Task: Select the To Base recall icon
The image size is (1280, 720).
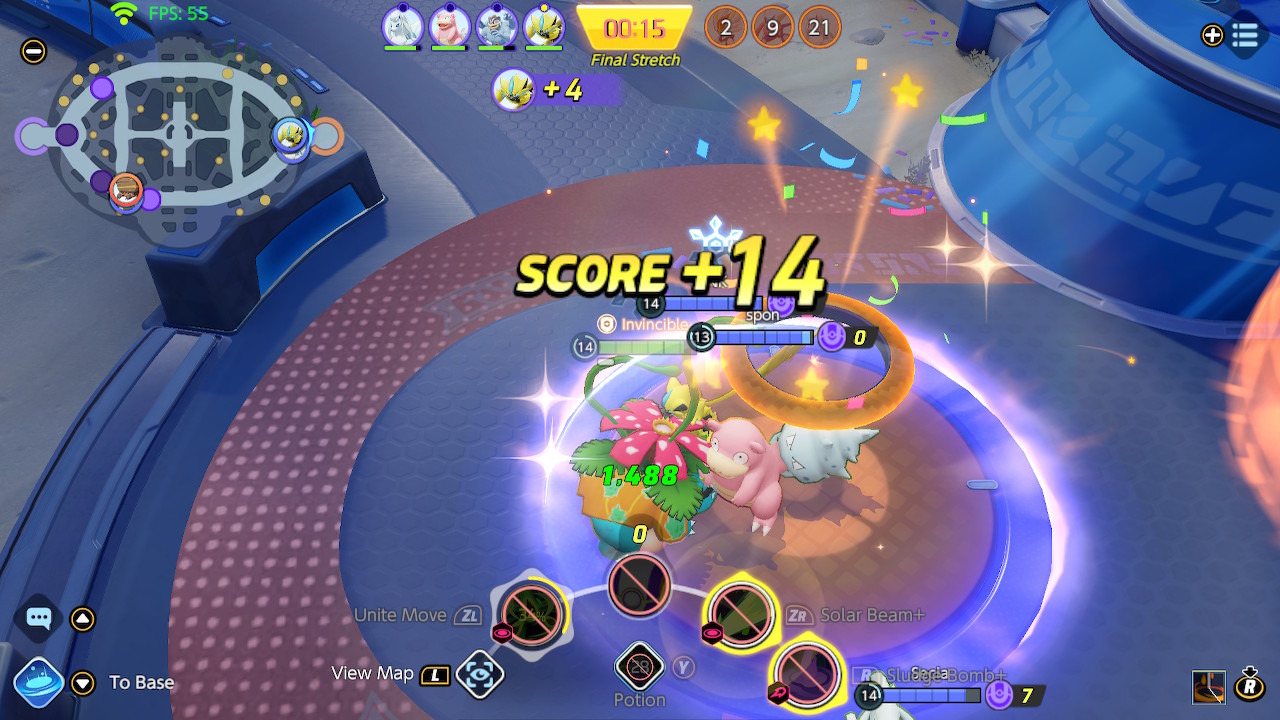Action: pyautogui.click(x=39, y=682)
